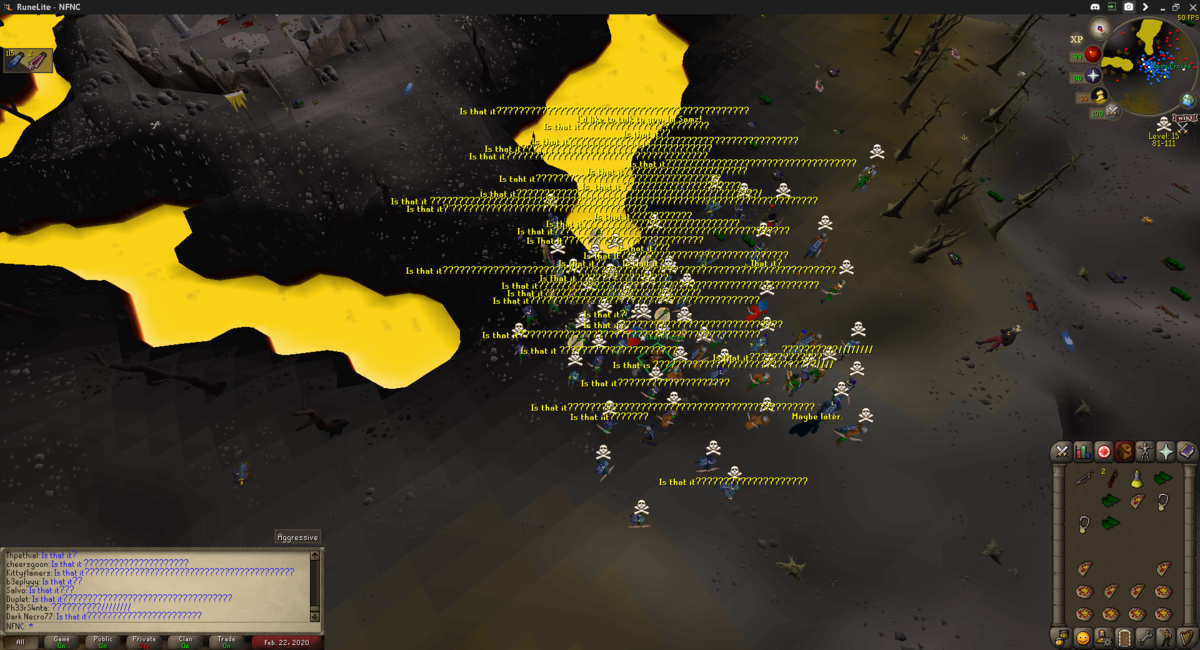Toggle run using the boot energy orb

(x=1100, y=96)
